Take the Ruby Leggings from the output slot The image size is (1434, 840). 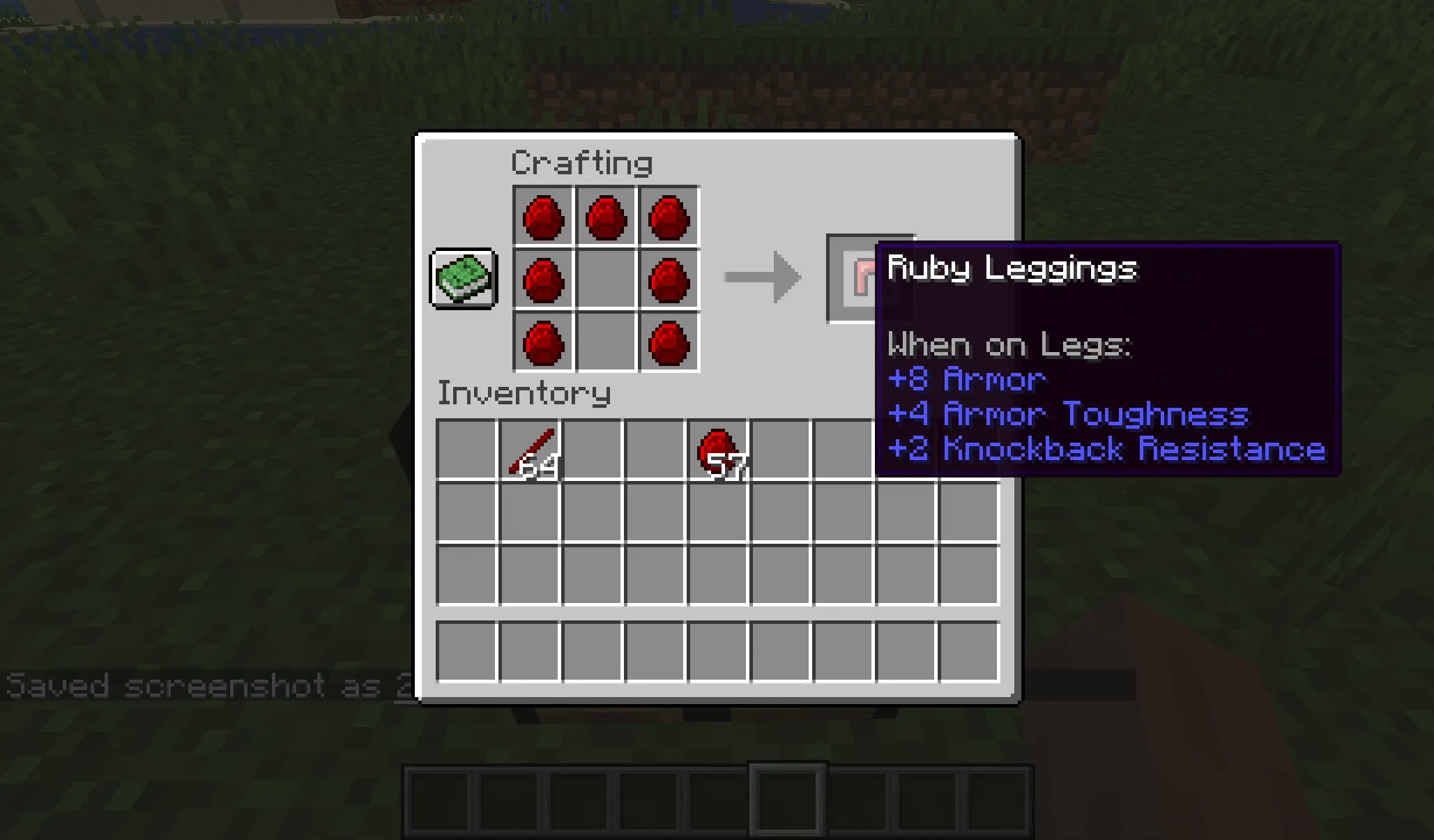(x=870, y=279)
